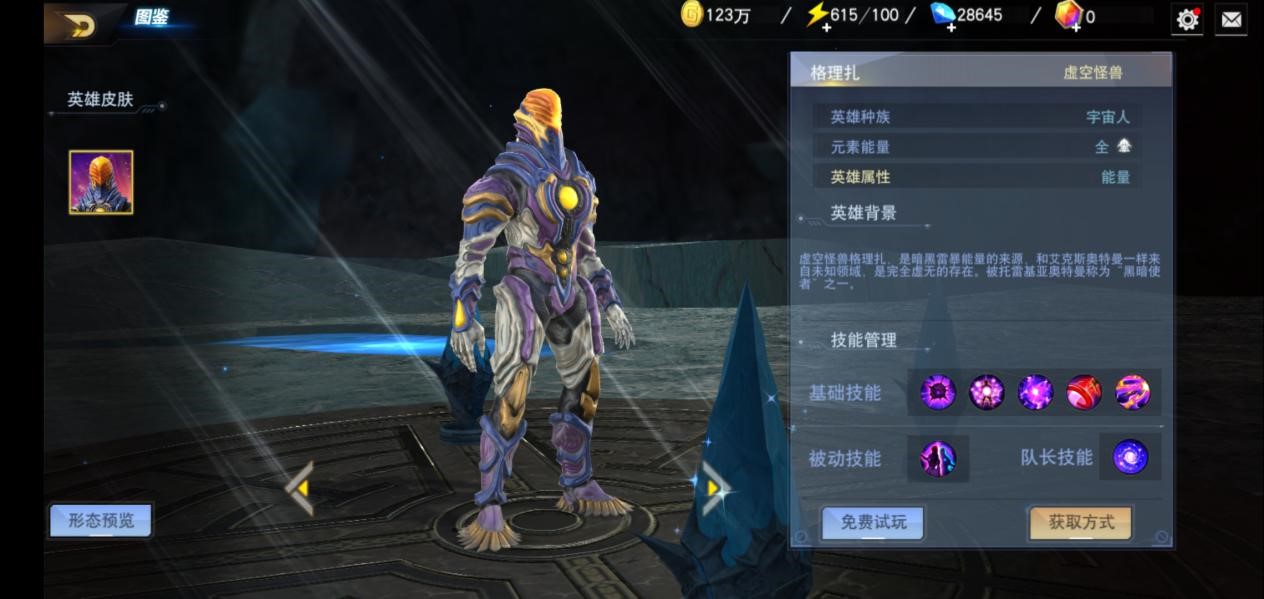View the purple-orange swirl basic skill
Image resolution: width=1264 pixels, height=599 pixels.
point(1132,392)
